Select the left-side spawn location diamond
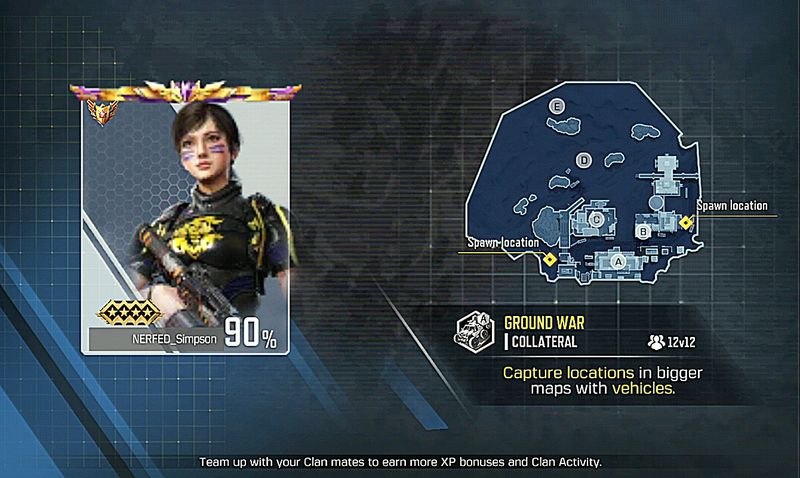Image resolution: width=800 pixels, height=478 pixels. click(x=549, y=259)
